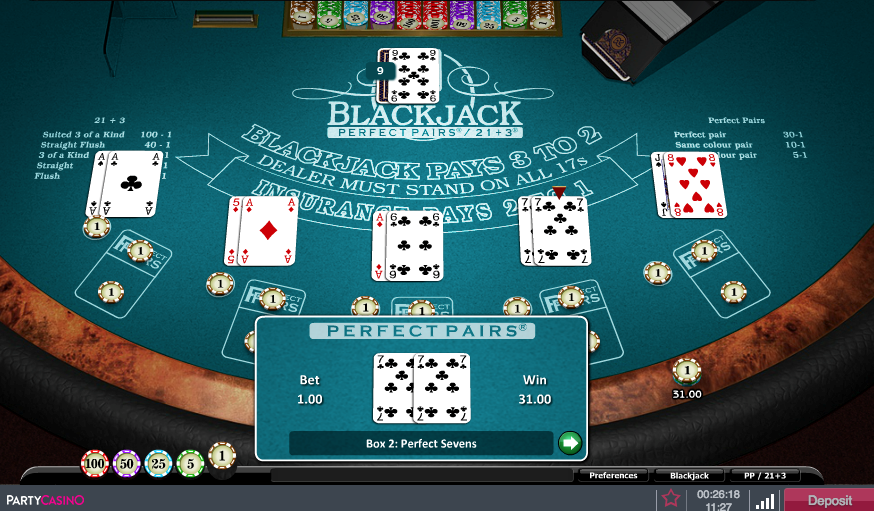Image resolution: width=874 pixels, height=511 pixels.
Task: Click the Blackjack button in bottom bar
Action: (x=689, y=476)
